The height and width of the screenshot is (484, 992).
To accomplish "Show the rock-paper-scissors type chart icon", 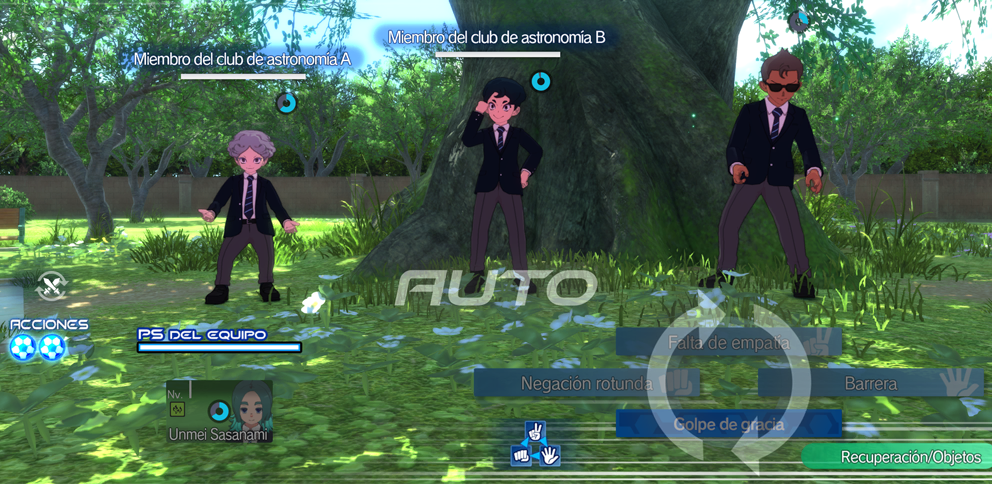I will (535, 445).
